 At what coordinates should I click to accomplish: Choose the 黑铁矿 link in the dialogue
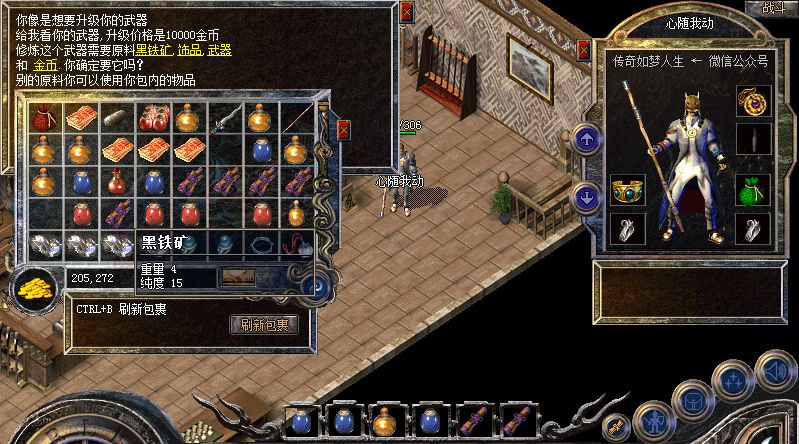153,49
